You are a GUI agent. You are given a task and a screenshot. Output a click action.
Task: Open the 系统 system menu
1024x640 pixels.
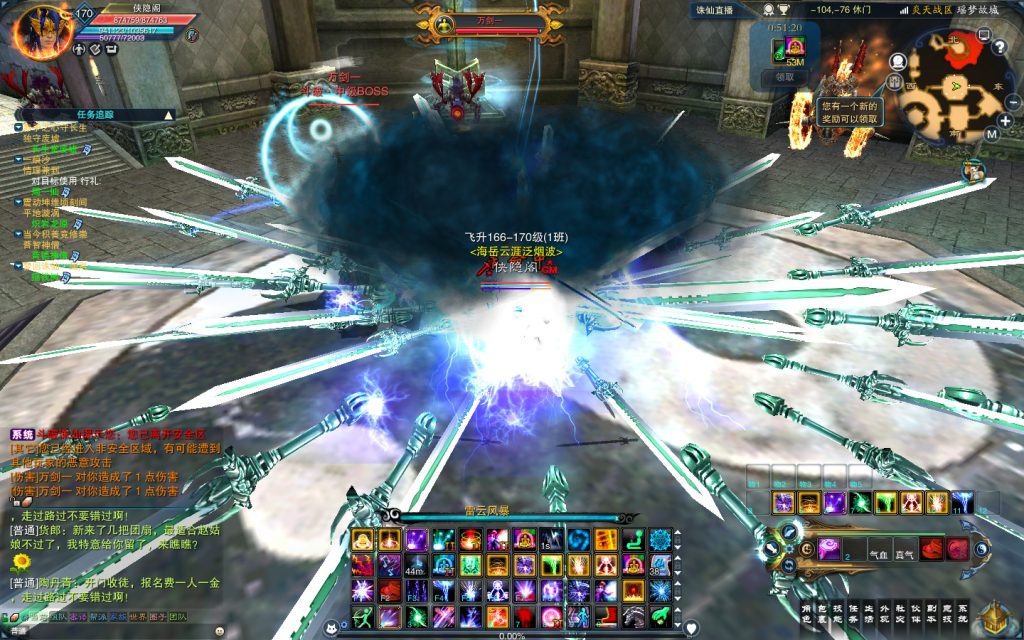pos(963,612)
